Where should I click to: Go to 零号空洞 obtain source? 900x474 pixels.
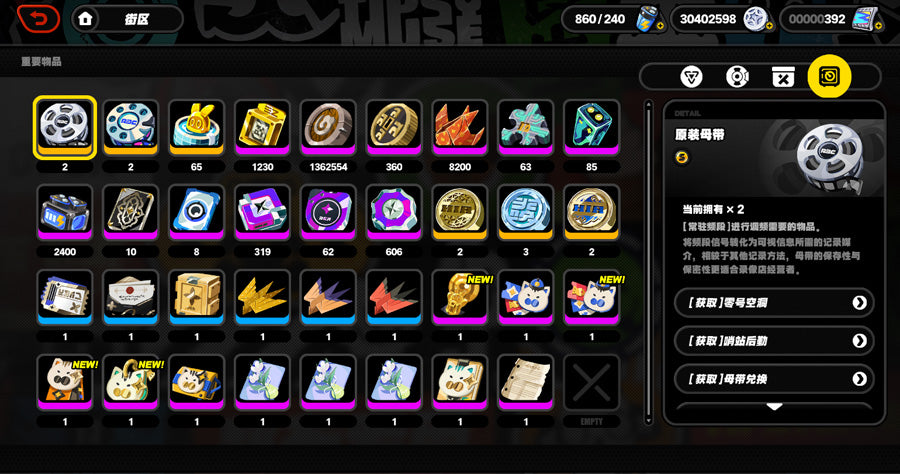(773, 302)
